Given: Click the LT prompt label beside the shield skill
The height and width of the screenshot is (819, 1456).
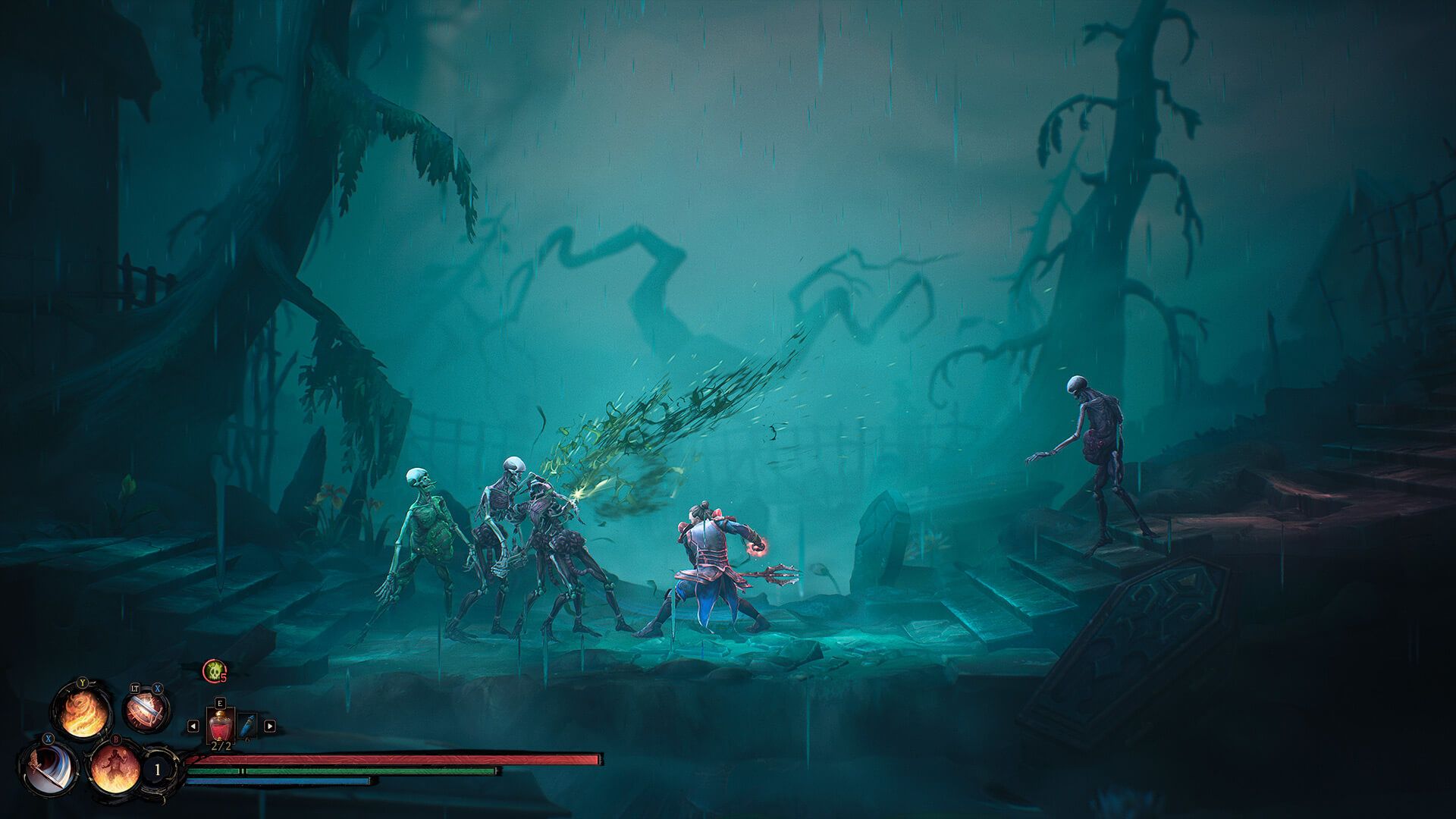Looking at the screenshot, I should pyautogui.click(x=134, y=689).
